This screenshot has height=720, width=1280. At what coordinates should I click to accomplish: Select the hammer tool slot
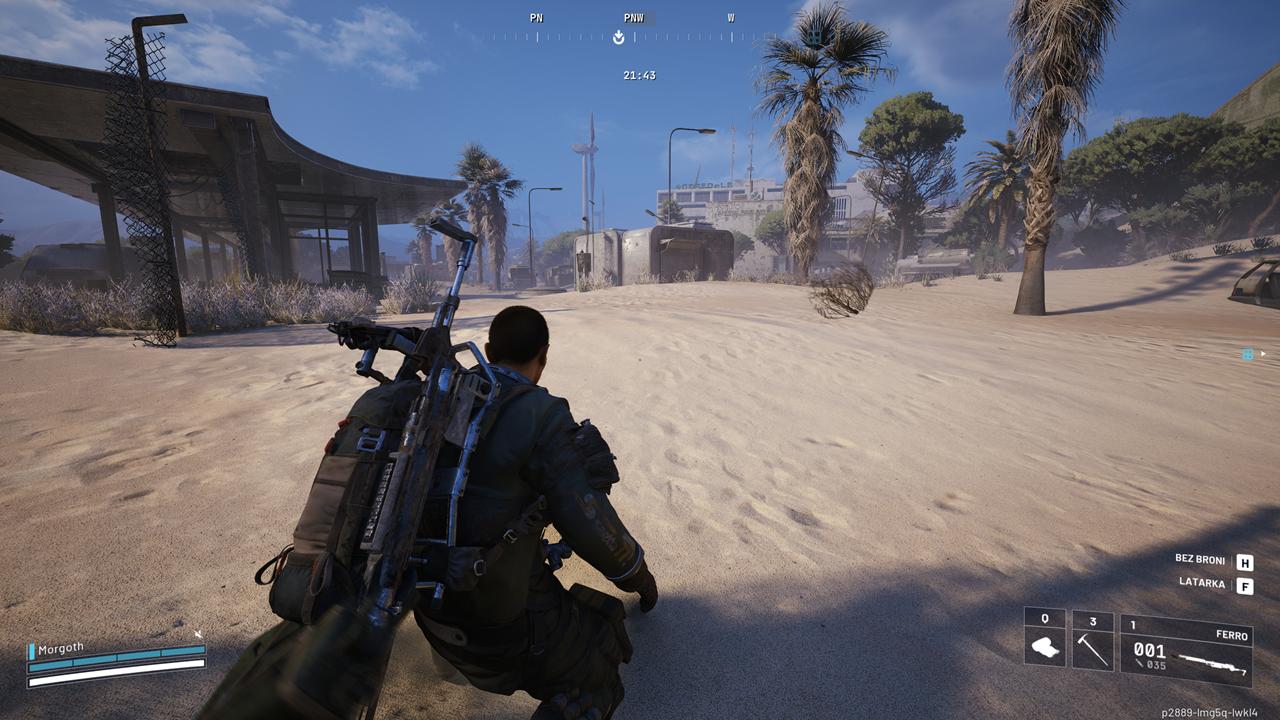coord(1092,640)
